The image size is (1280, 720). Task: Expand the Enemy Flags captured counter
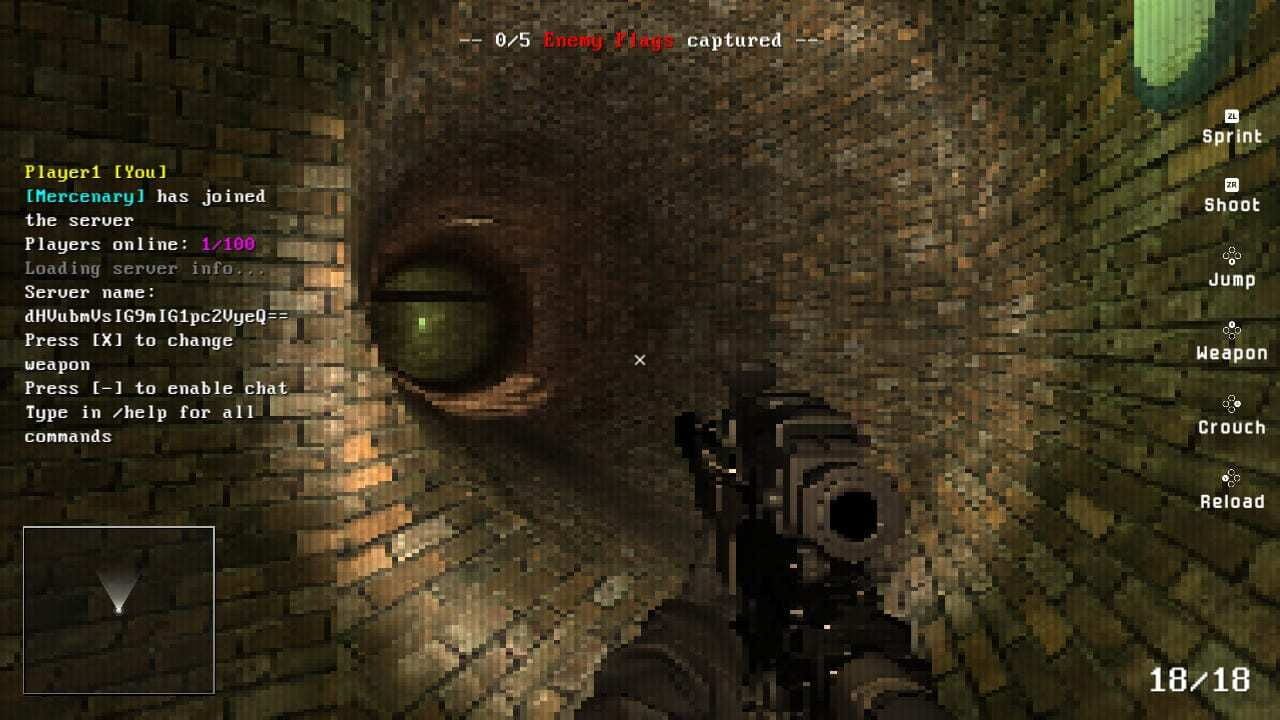tap(640, 40)
